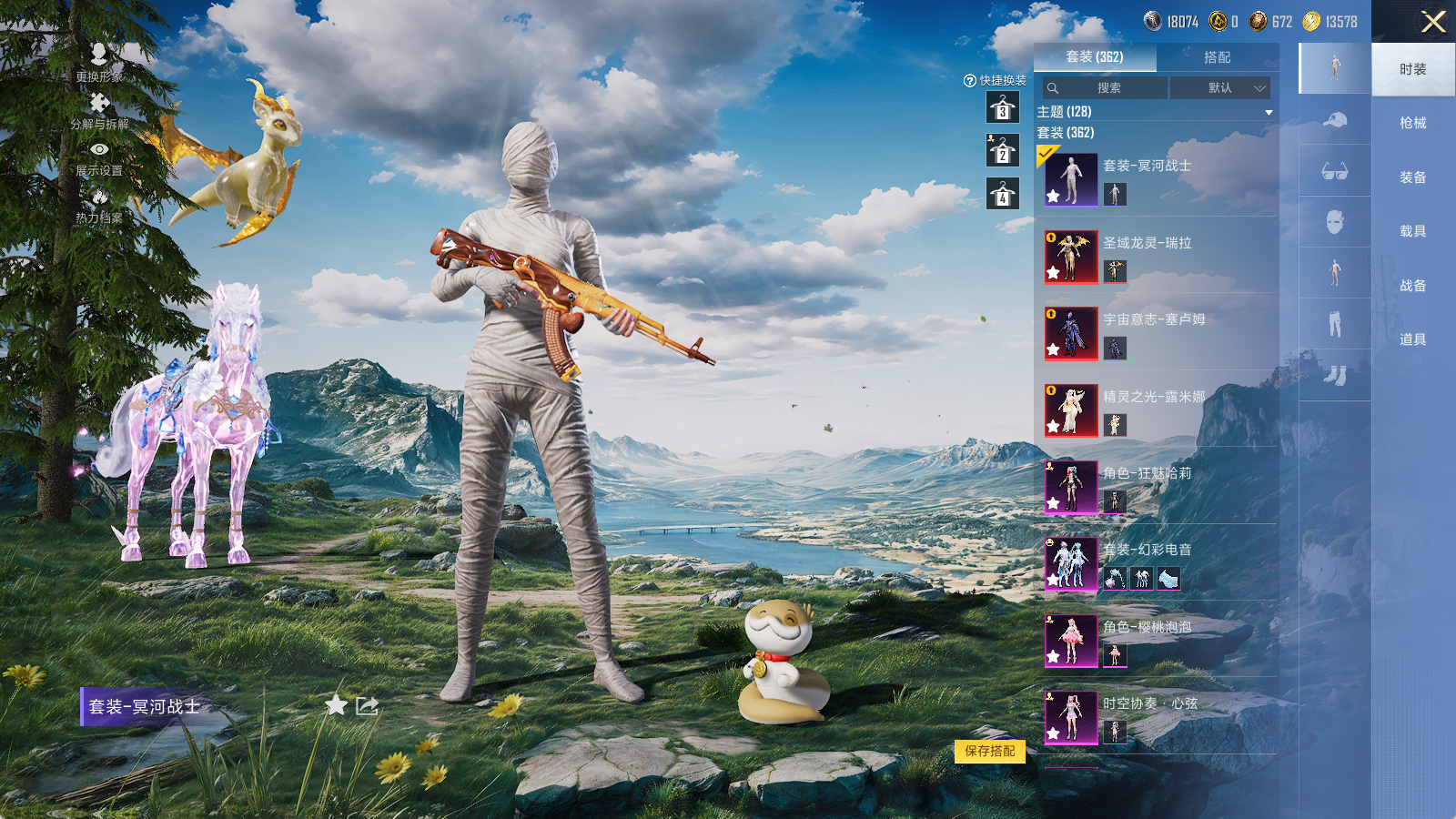Image resolution: width=1456 pixels, height=819 pixels.
Task: Toggle the favorite star beside outfit name
Action: (336, 705)
